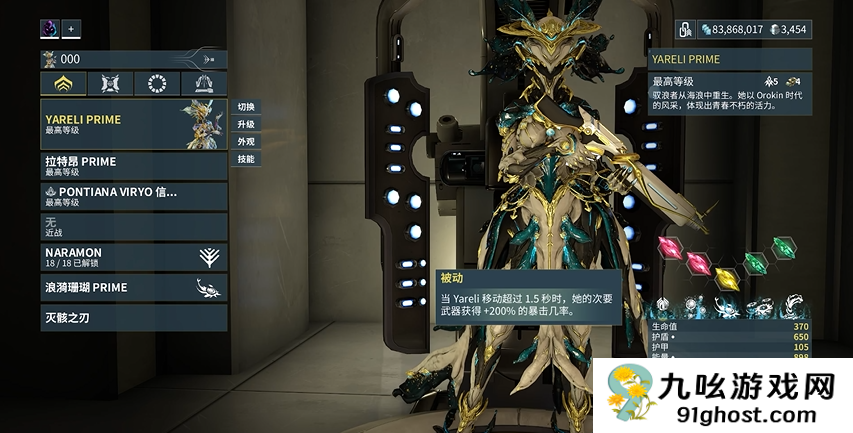
Task: Select the YARELI PRIME warframe slot
Action: point(134,124)
